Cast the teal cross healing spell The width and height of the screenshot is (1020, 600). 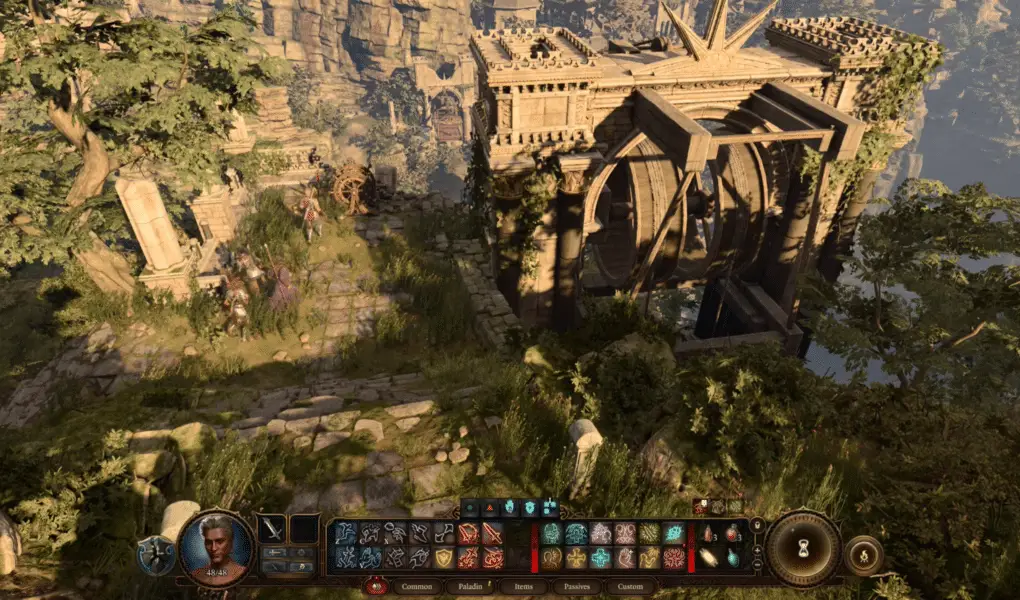(600, 558)
